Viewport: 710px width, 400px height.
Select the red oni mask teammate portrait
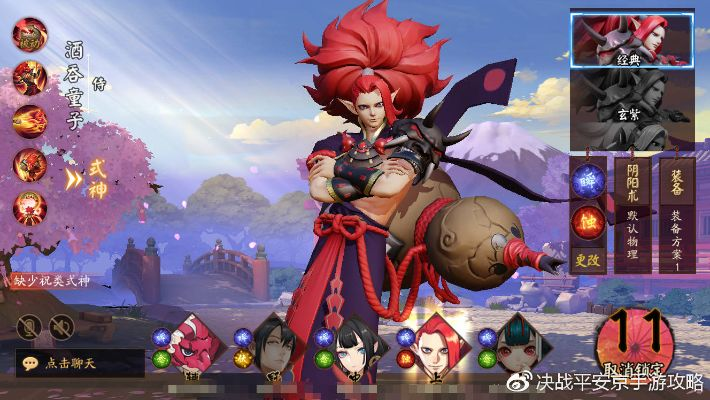point(193,347)
